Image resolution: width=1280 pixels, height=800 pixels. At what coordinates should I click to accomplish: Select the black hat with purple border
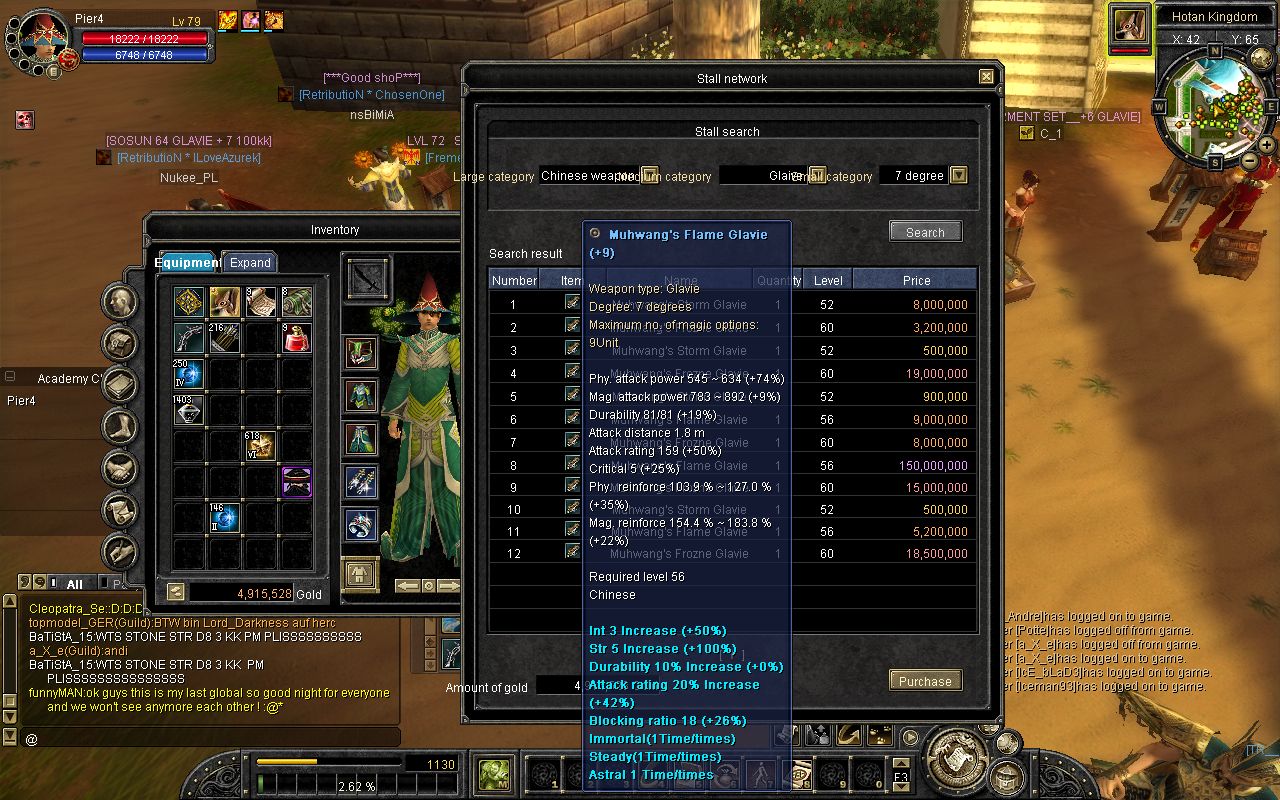[x=296, y=482]
